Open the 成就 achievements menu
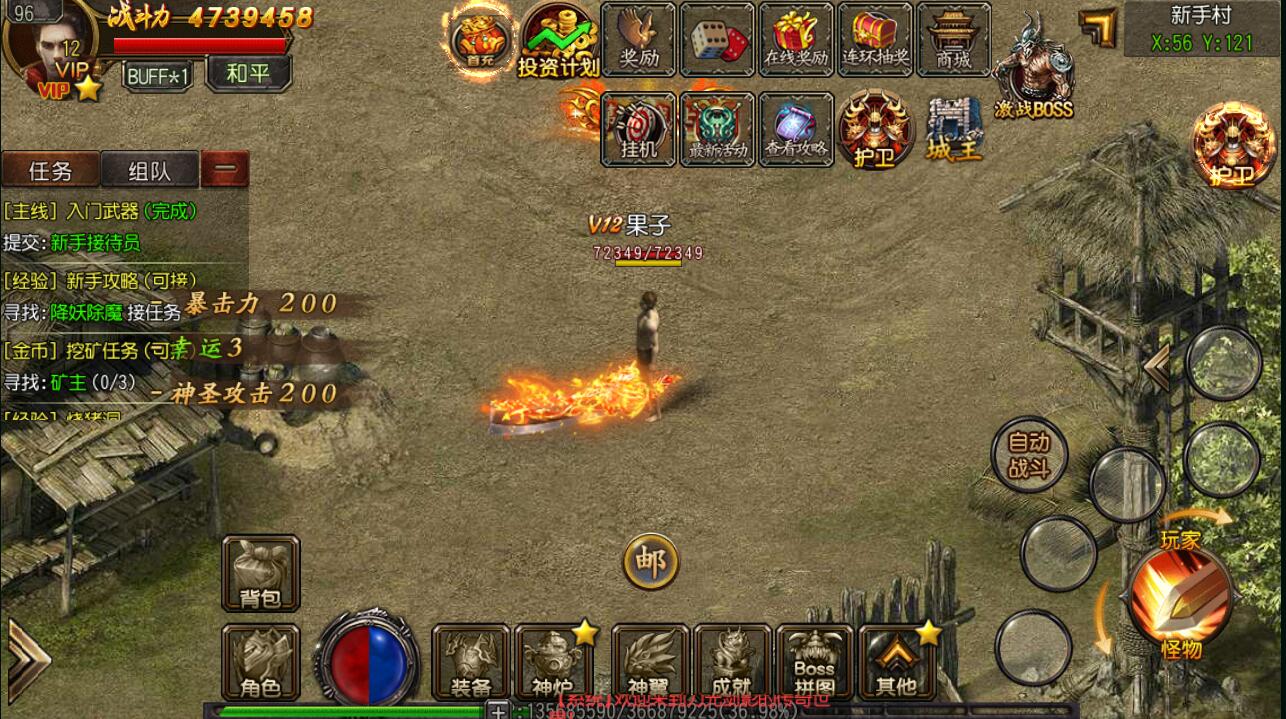Viewport: 1286px width, 719px height. [732, 662]
